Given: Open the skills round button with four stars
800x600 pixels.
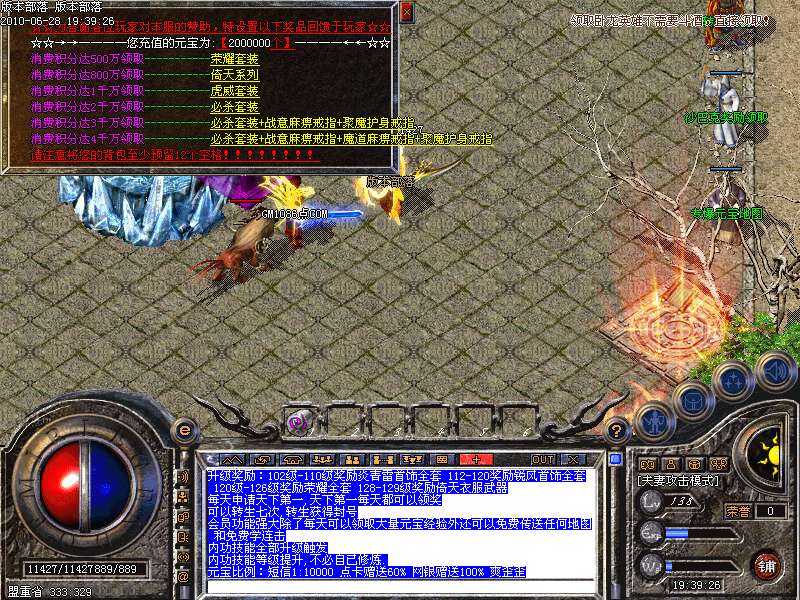Looking at the screenshot, I should [734, 380].
